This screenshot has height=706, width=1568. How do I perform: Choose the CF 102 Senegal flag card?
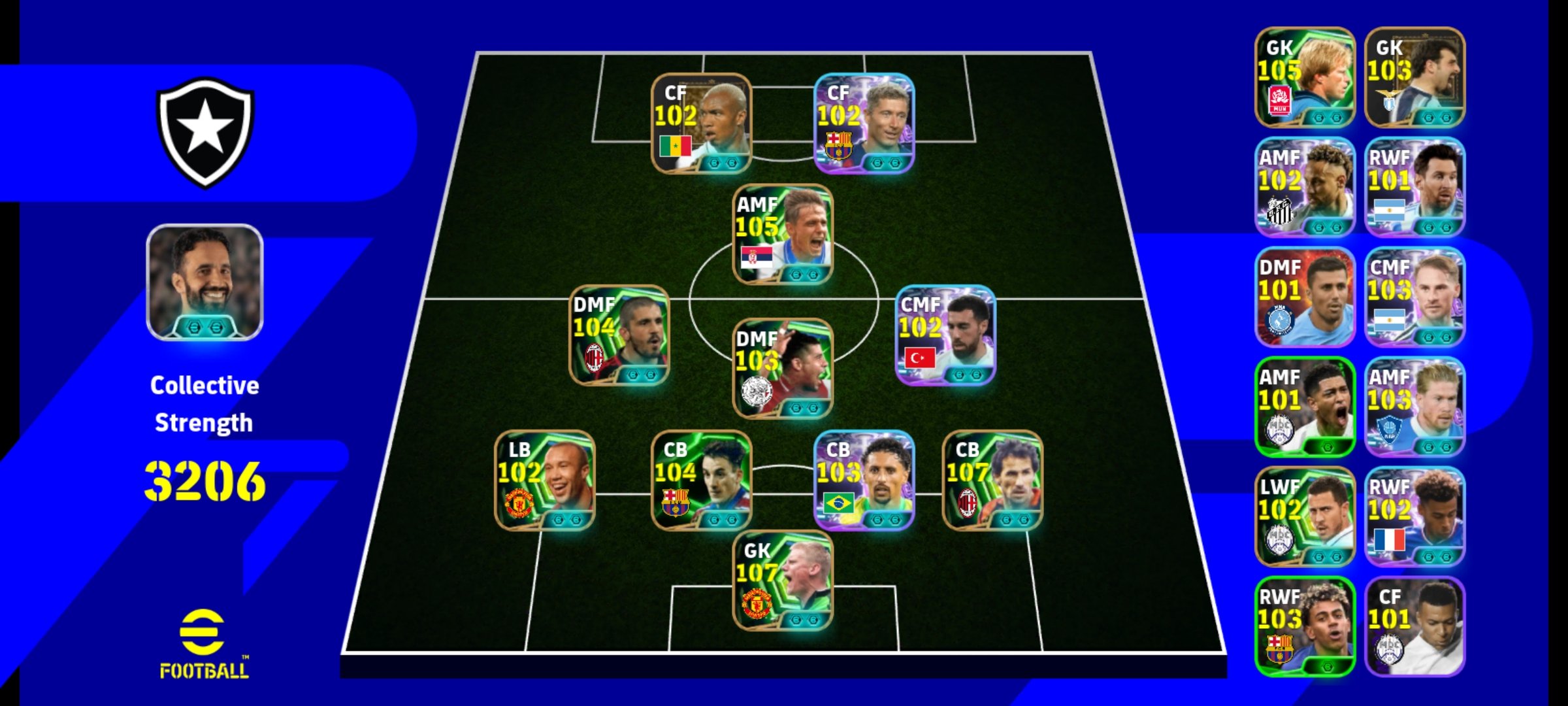(x=702, y=124)
